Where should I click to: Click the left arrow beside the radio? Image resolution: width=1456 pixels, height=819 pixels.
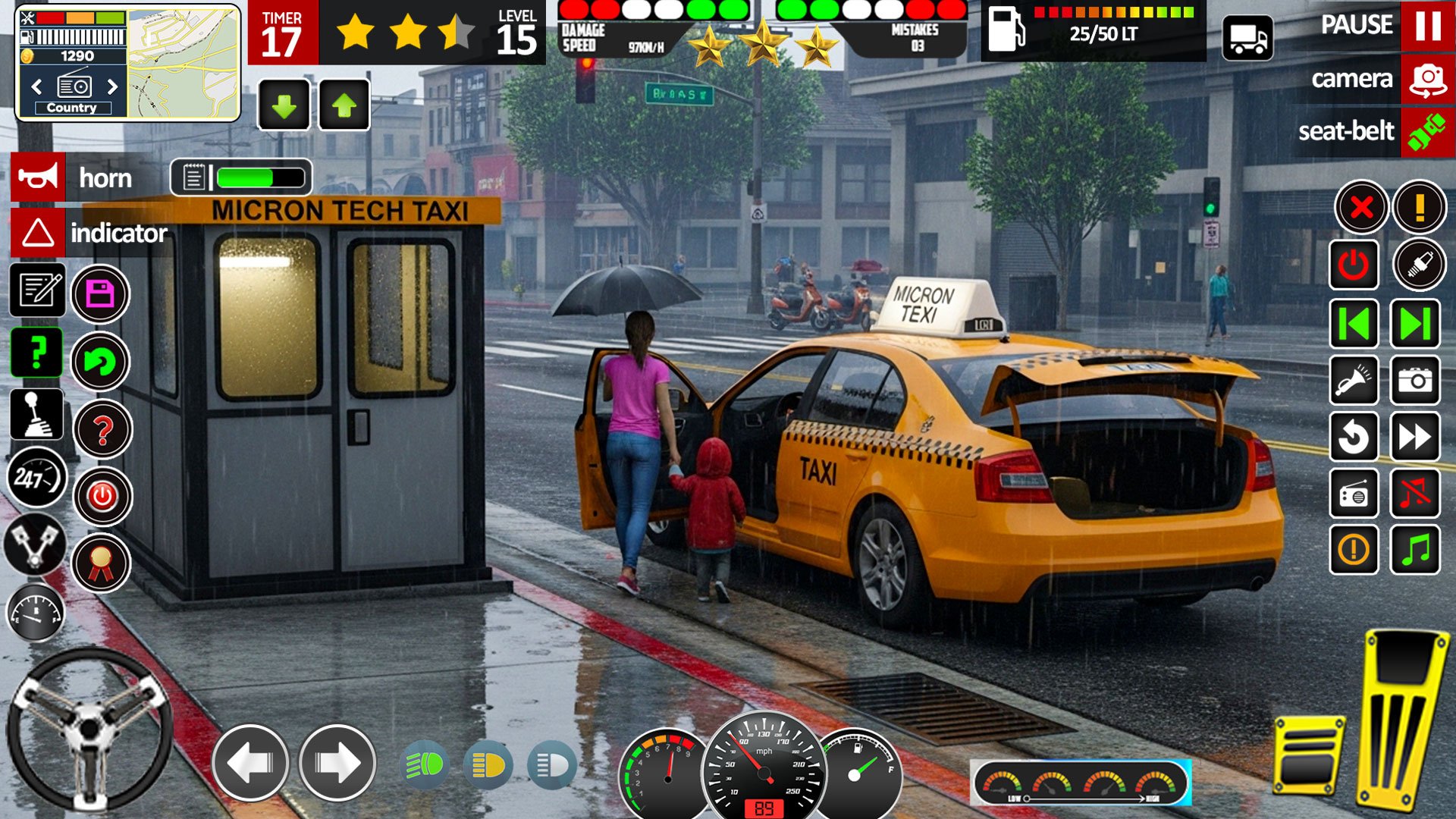(x=36, y=87)
